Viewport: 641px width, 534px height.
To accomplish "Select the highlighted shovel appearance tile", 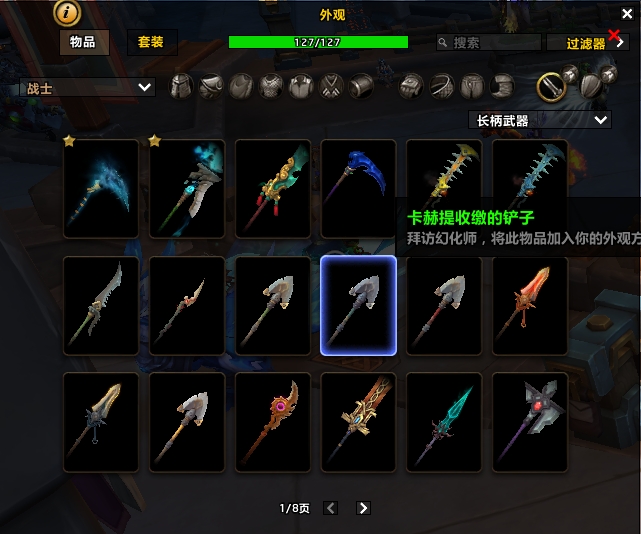I will pyautogui.click(x=358, y=305).
